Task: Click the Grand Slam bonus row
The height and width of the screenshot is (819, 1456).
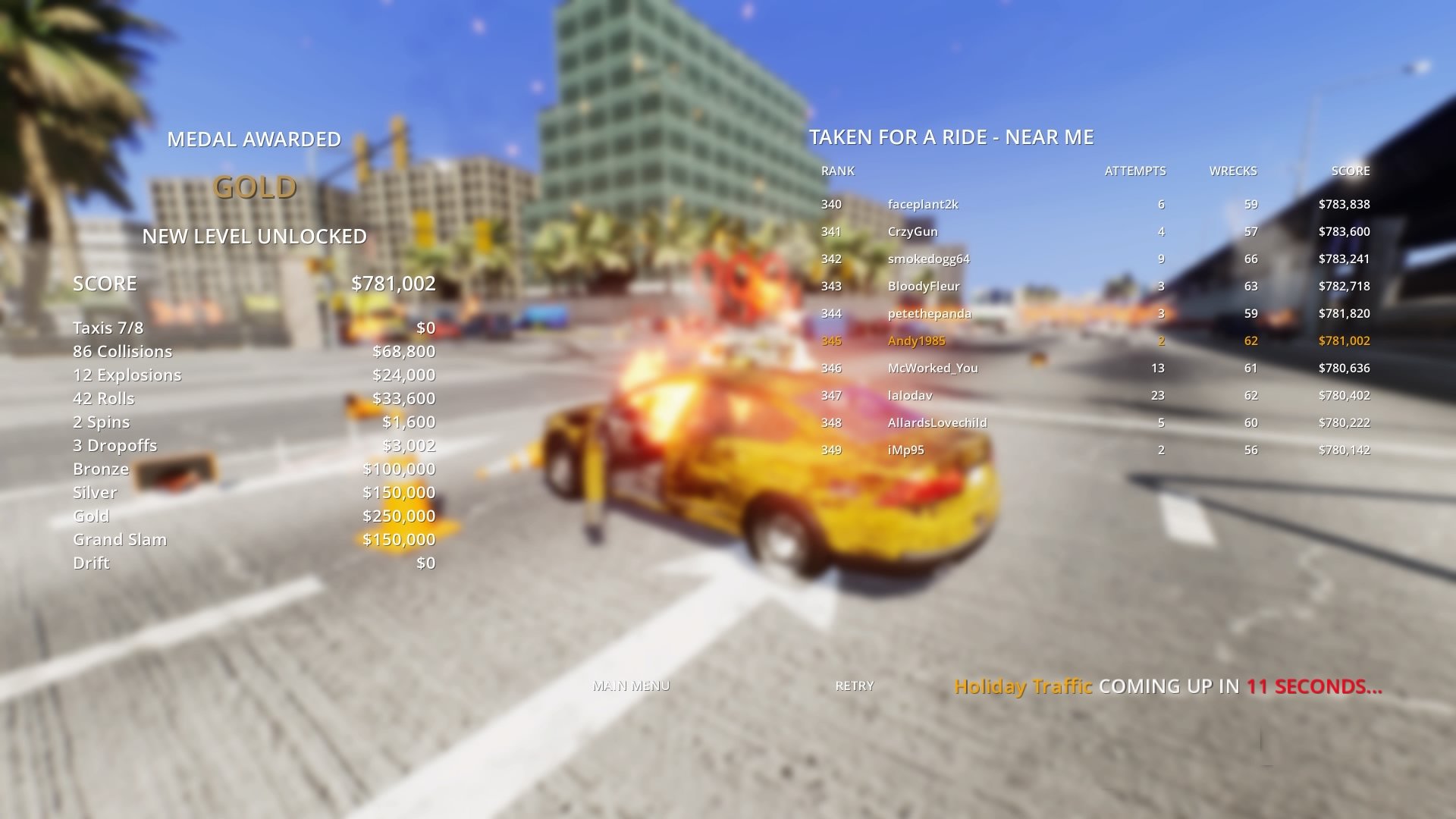Action: point(119,539)
